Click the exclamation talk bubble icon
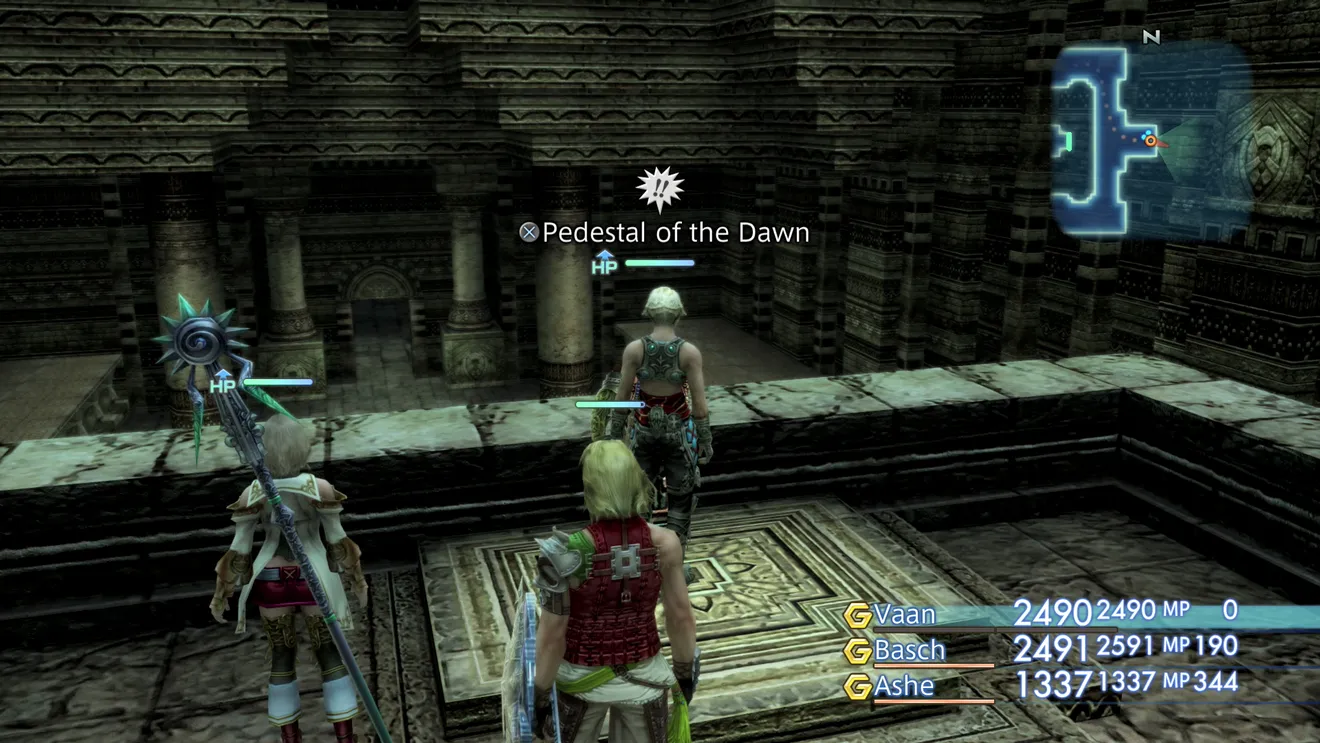This screenshot has height=743, width=1320. point(660,189)
